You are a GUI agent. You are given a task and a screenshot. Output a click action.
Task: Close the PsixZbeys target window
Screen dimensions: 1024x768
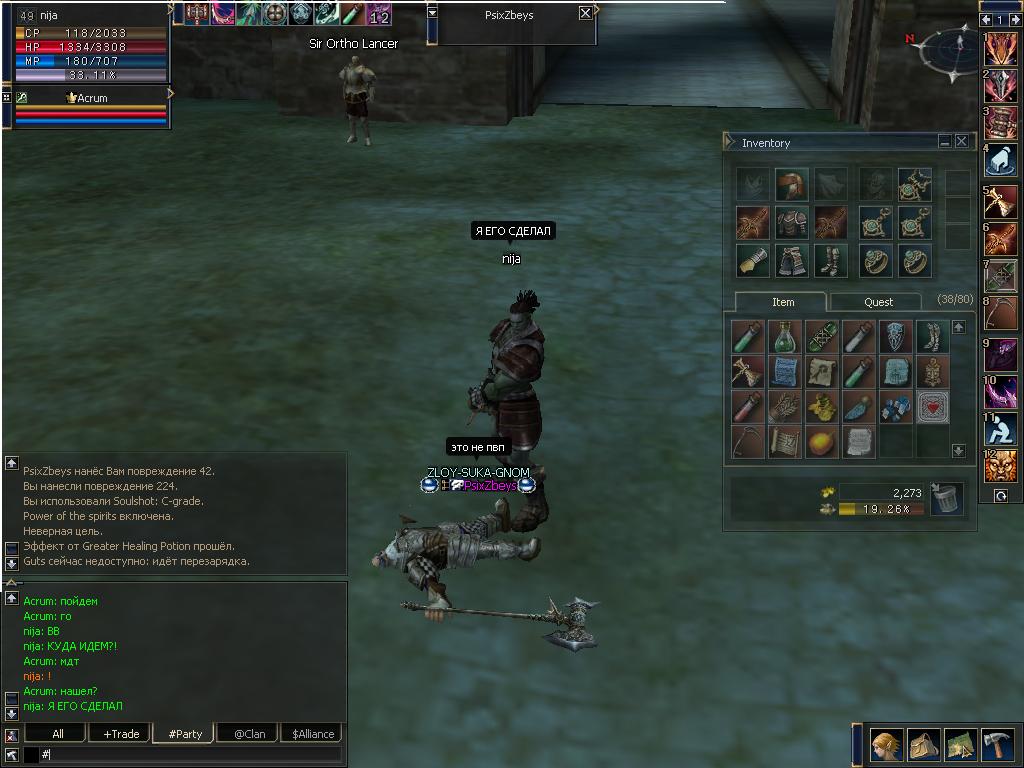[x=585, y=13]
